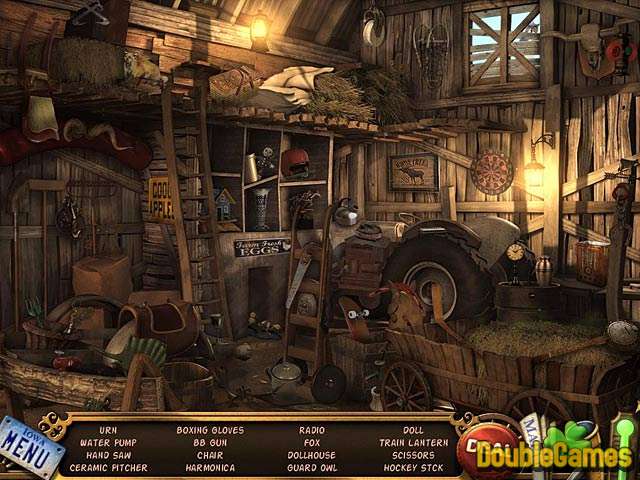Pick CERAMIC PITCHER in the item list
The image size is (640, 480).
click(109, 467)
